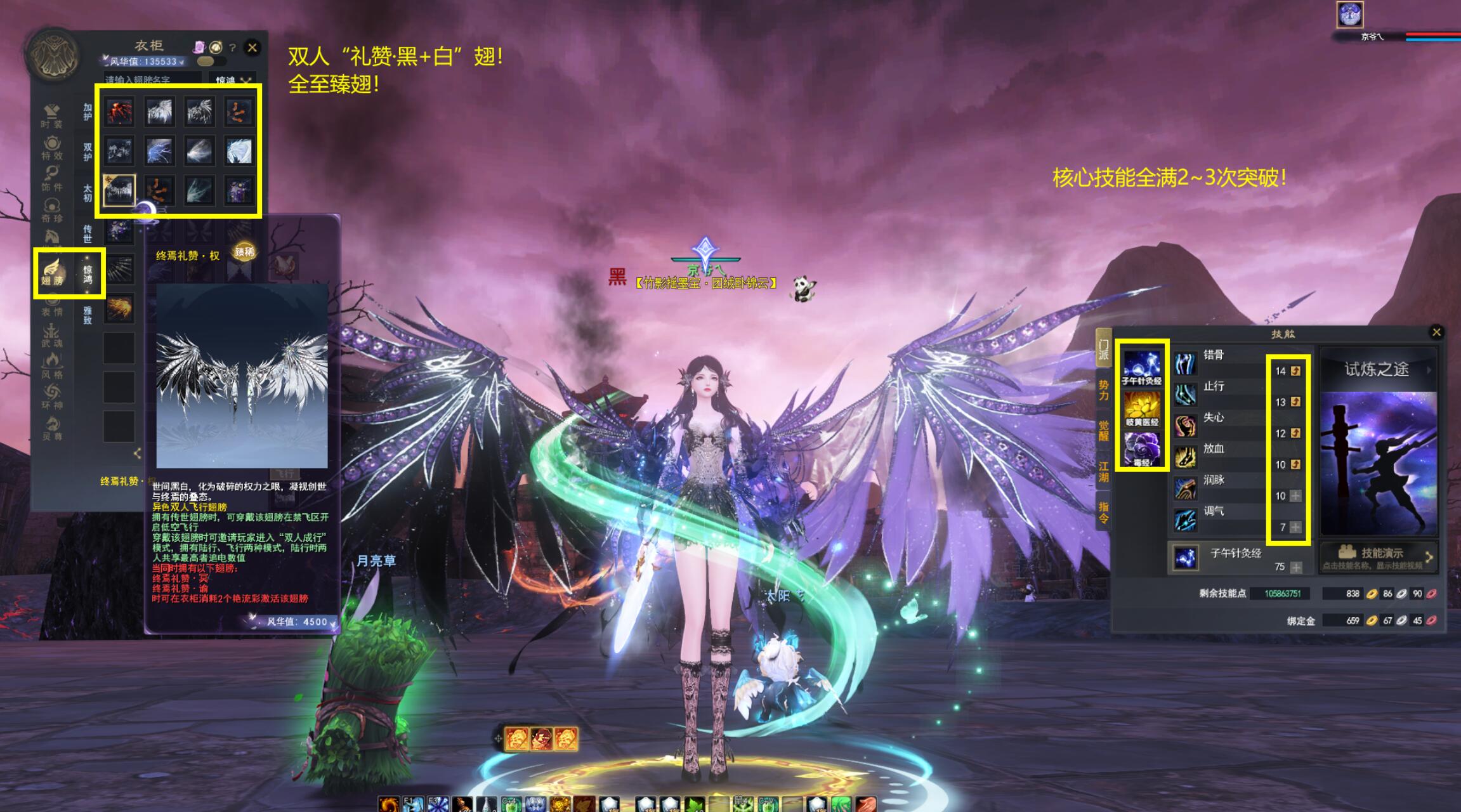Open the 时装 fashion category

[52, 116]
